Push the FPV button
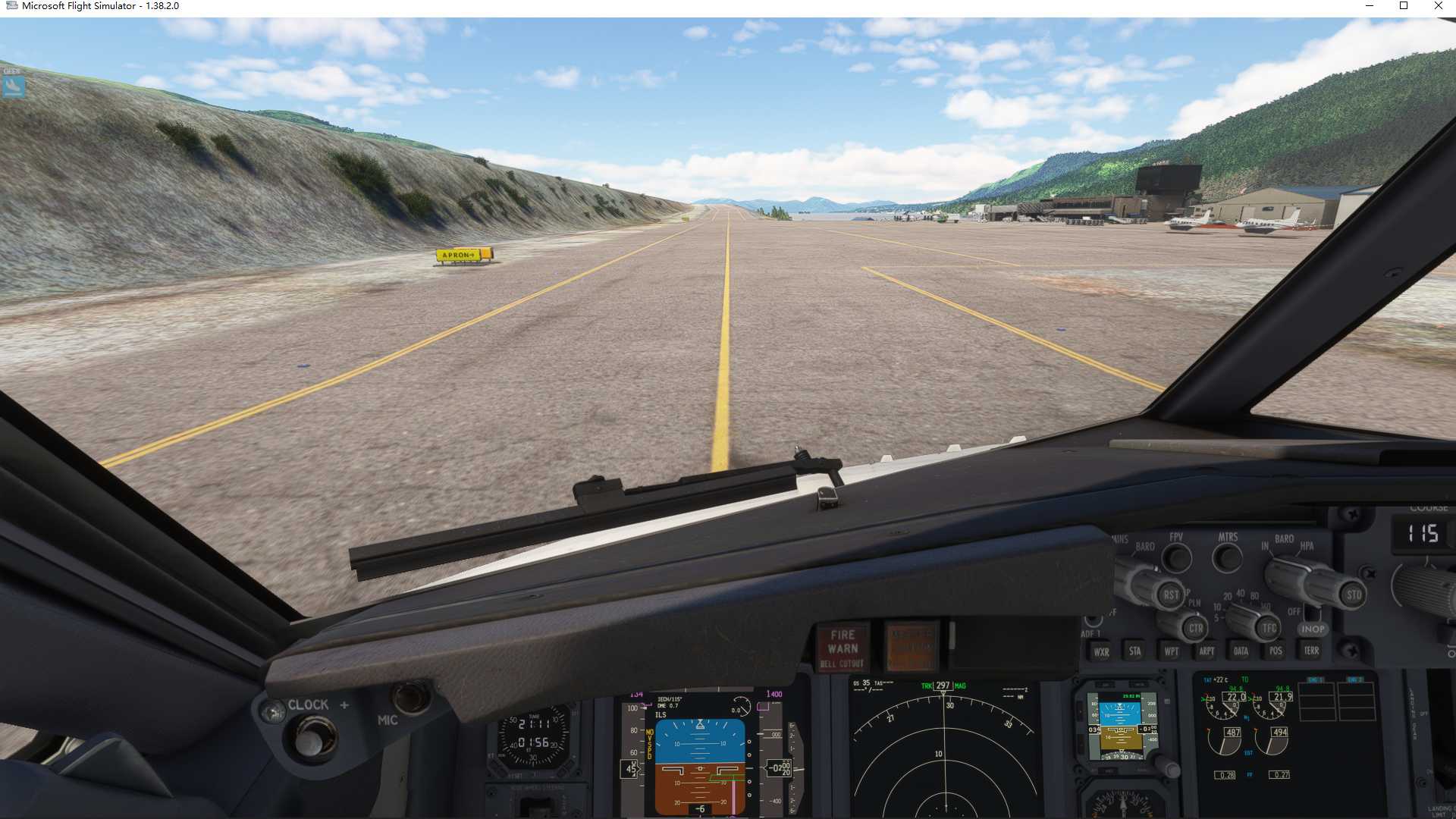 point(1177,558)
